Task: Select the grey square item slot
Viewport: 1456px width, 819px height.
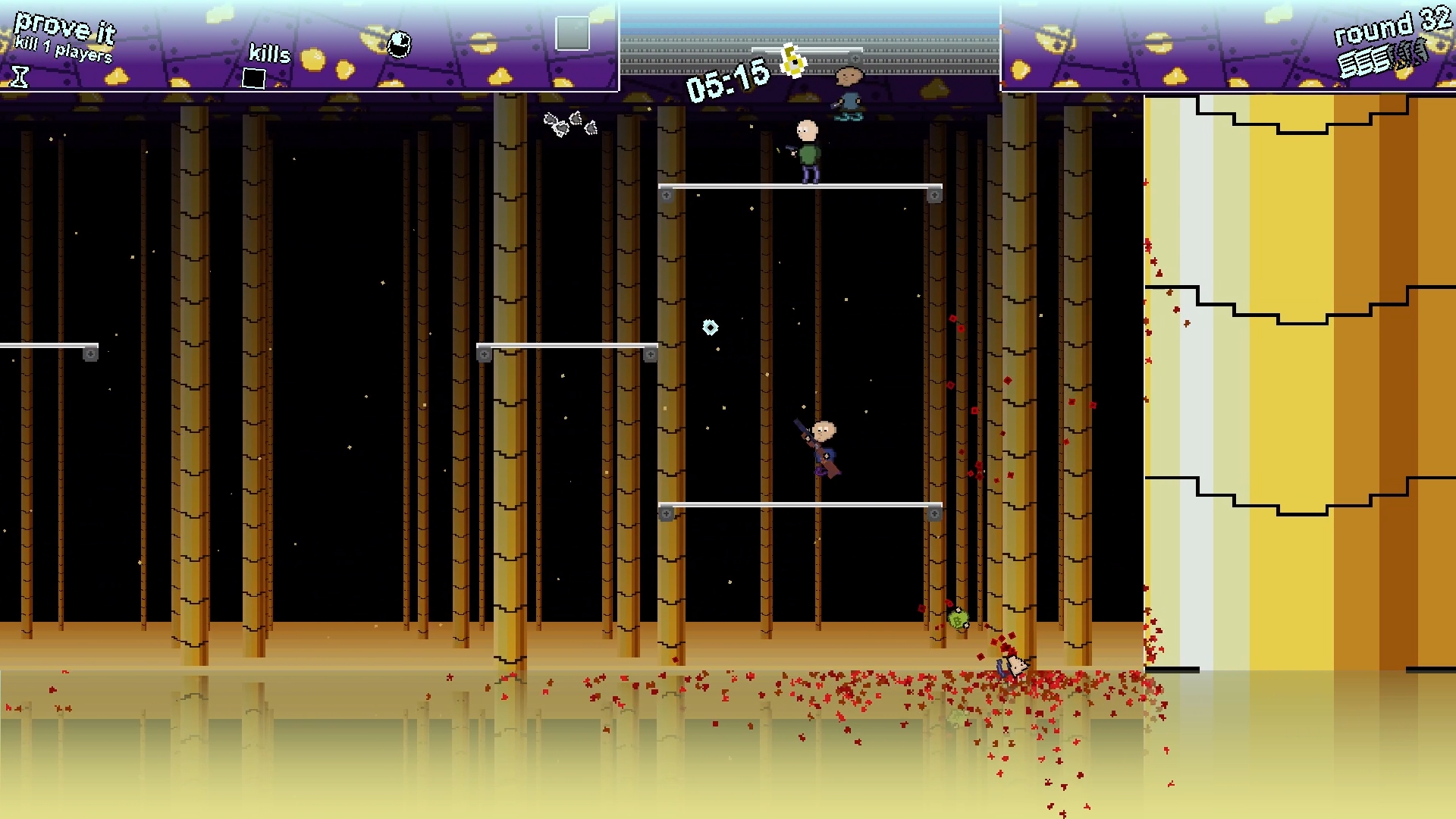Action: click(x=572, y=33)
